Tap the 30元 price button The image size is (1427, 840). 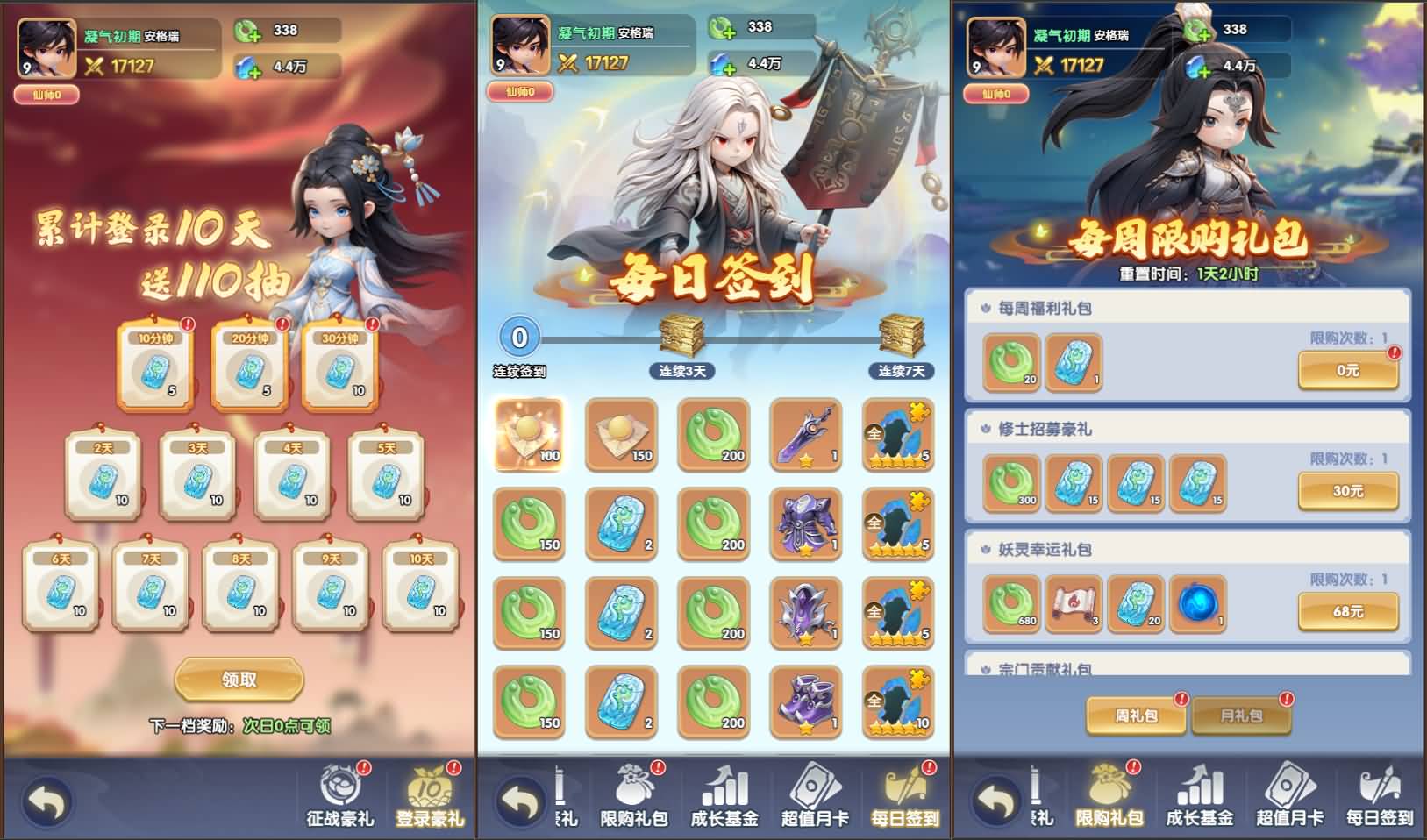(x=1348, y=488)
